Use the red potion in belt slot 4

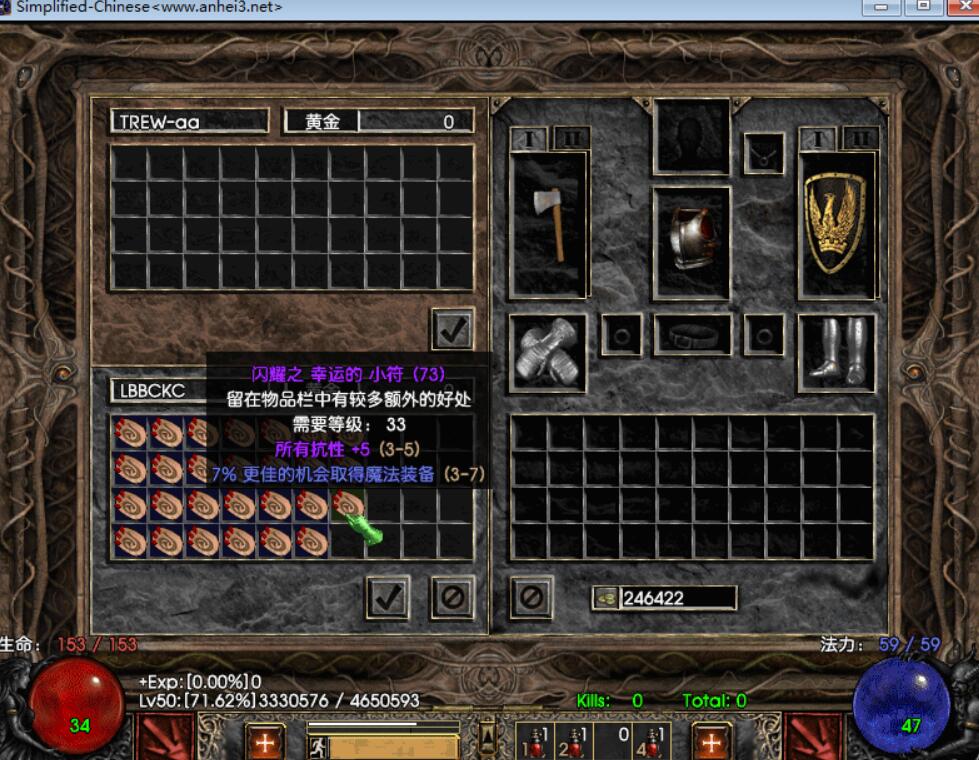point(655,744)
